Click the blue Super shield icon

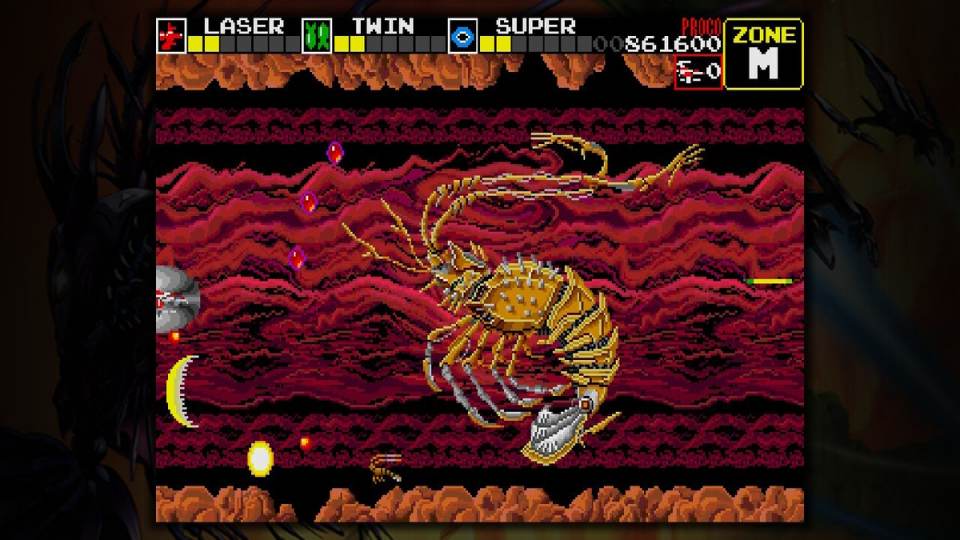tap(463, 37)
